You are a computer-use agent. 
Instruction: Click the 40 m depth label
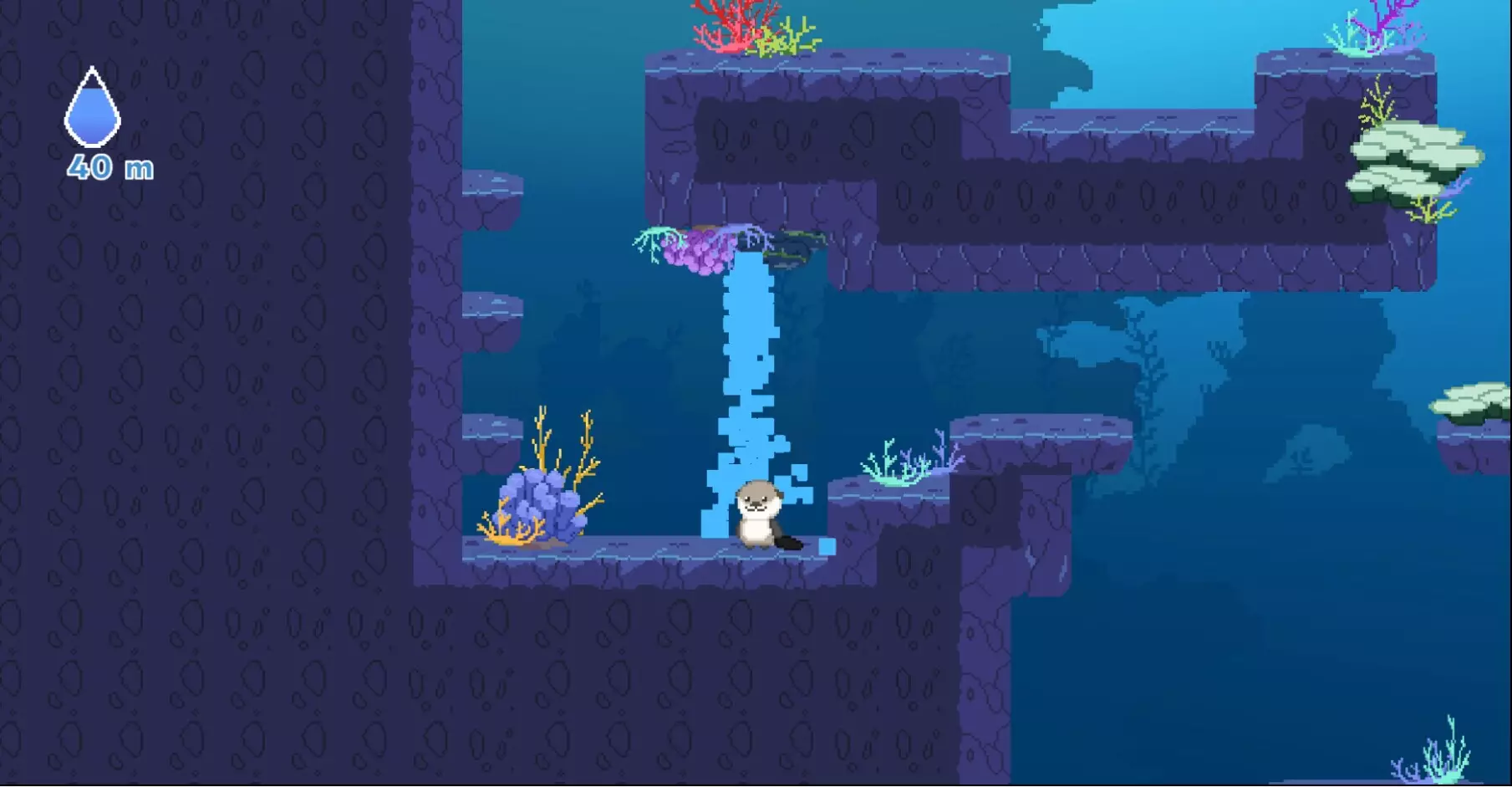pyautogui.click(x=109, y=168)
